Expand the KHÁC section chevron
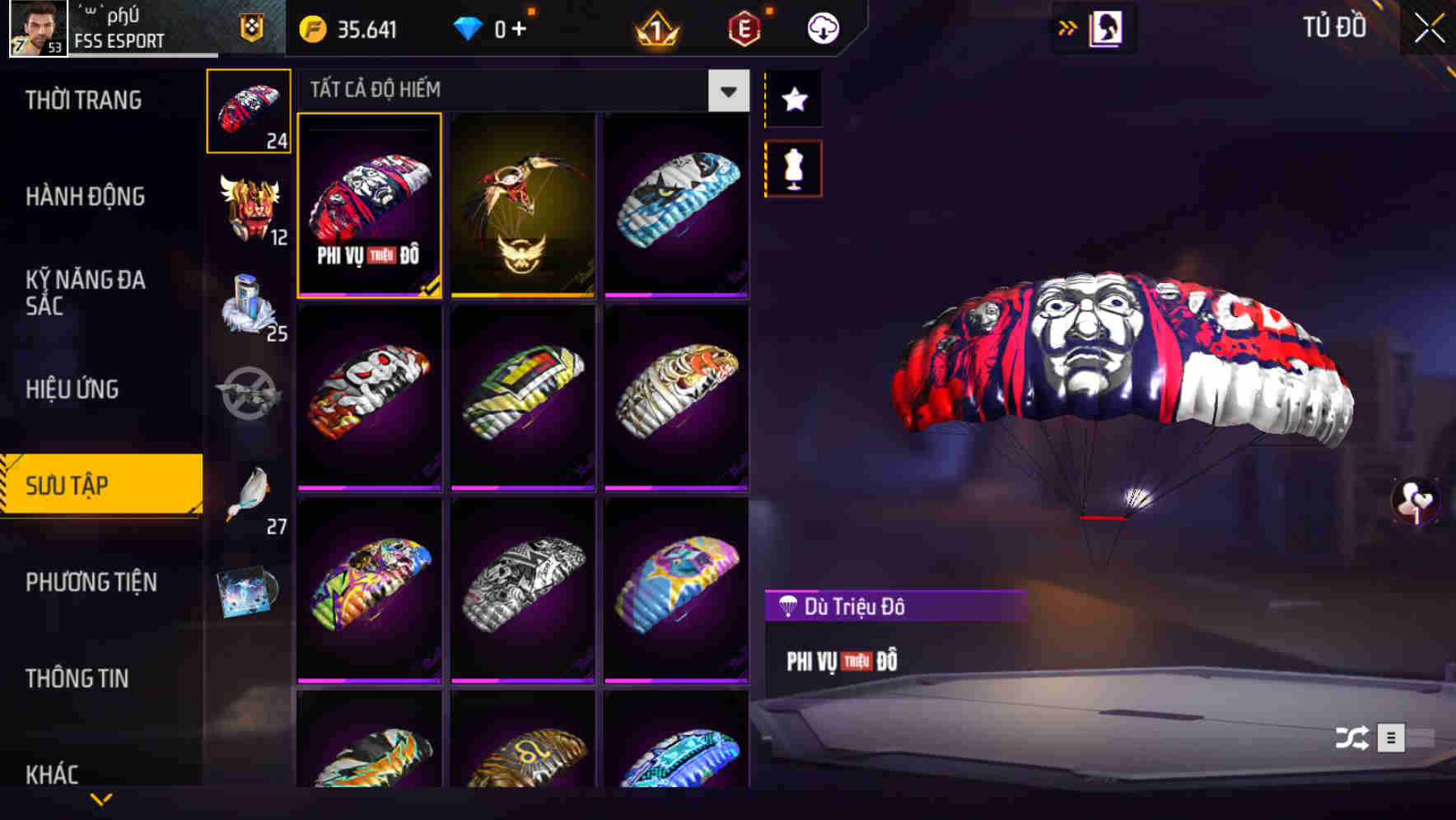1456x820 pixels. click(x=102, y=799)
